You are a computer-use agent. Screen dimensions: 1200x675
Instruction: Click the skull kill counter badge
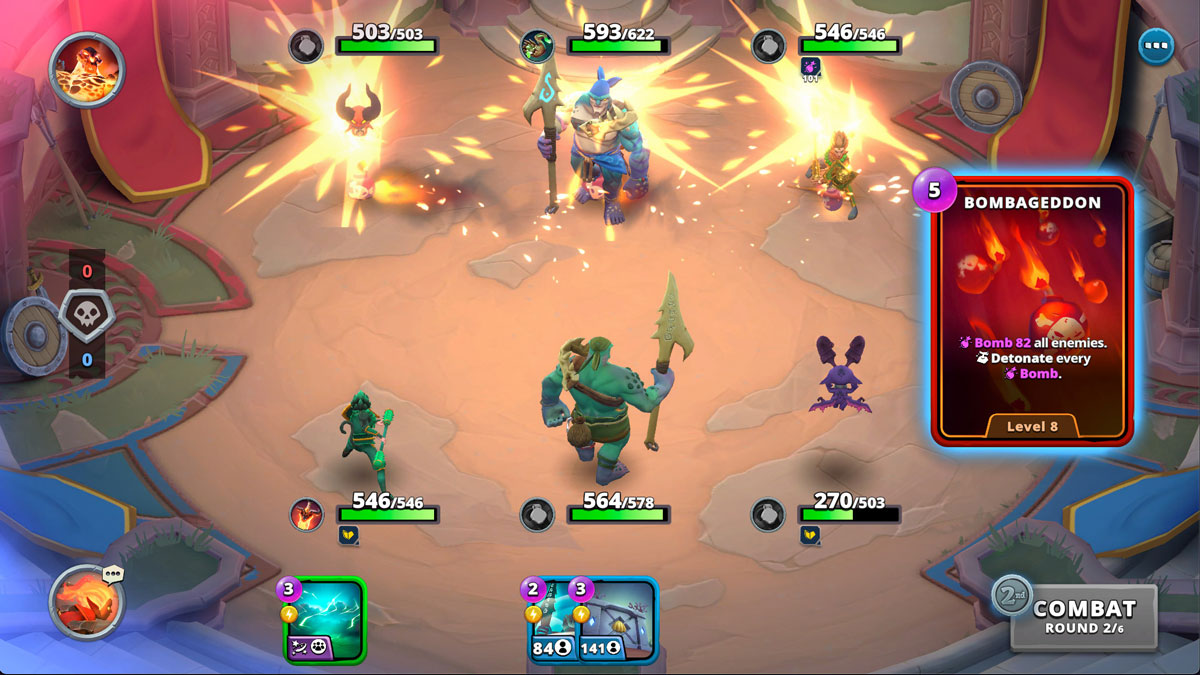87,315
